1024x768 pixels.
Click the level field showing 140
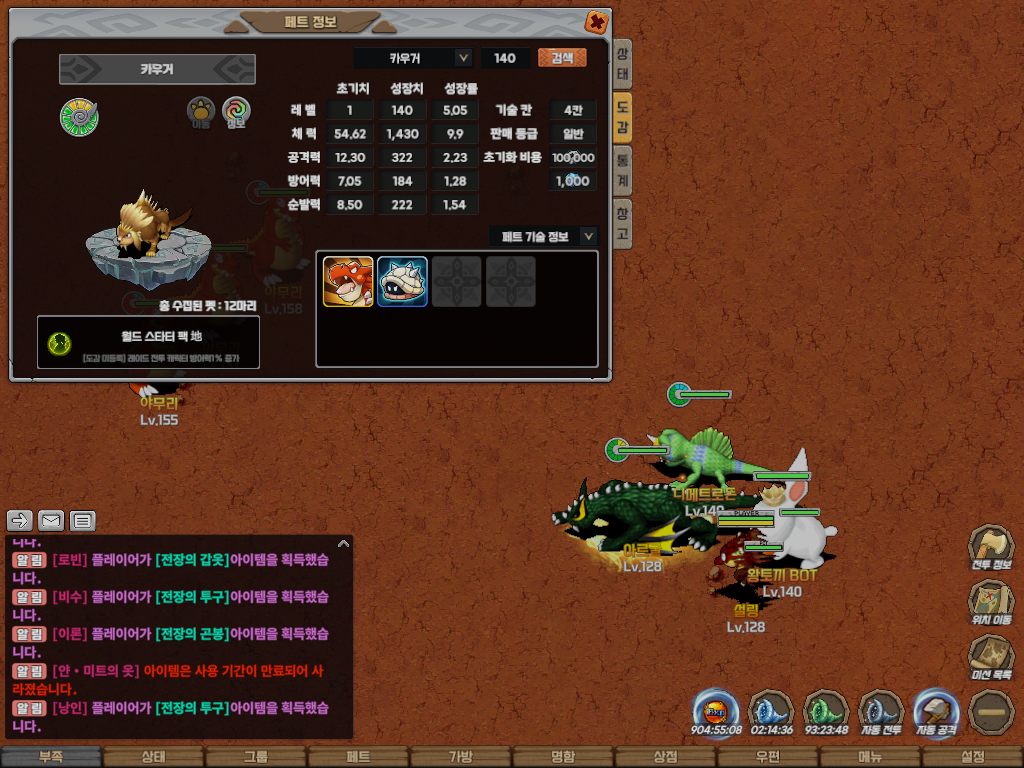[x=505, y=58]
